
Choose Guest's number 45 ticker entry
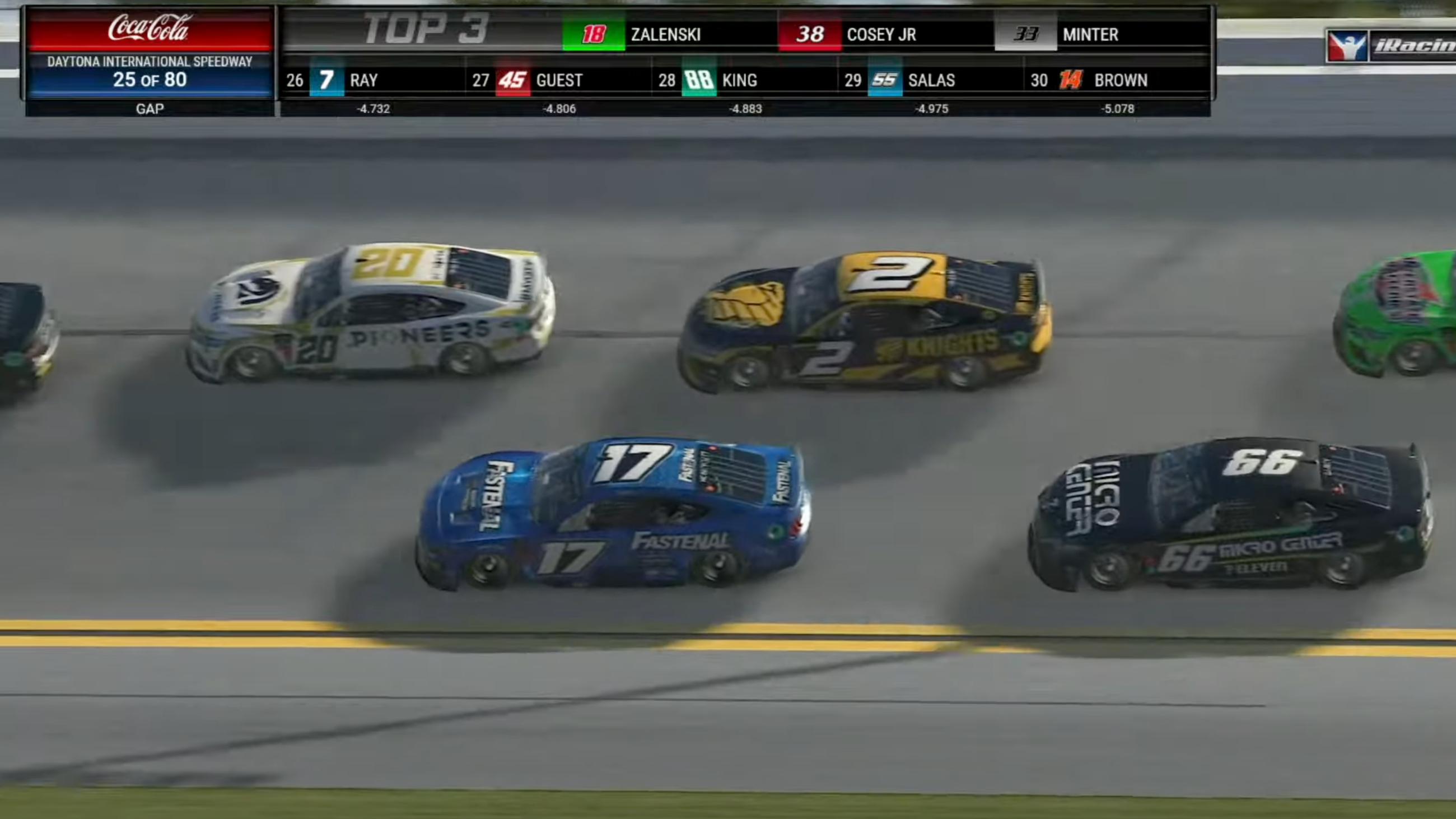tap(531, 80)
